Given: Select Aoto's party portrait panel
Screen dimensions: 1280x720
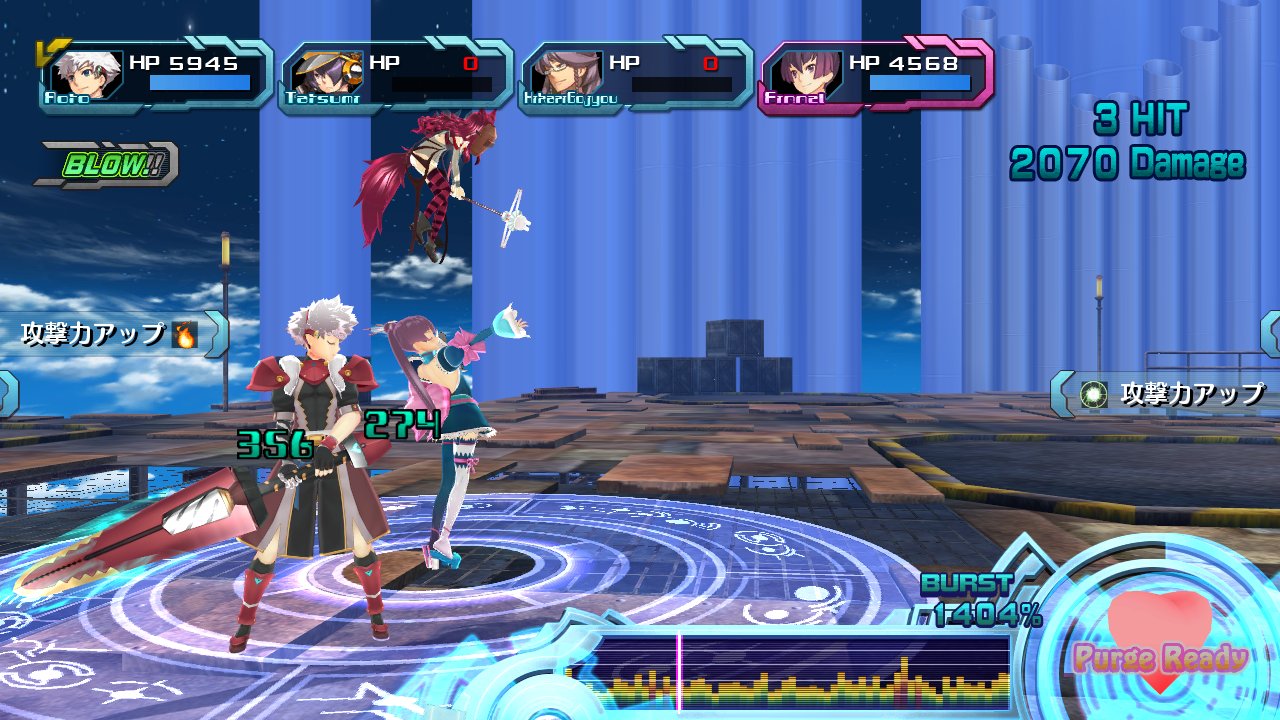Looking at the screenshot, I should point(155,74).
